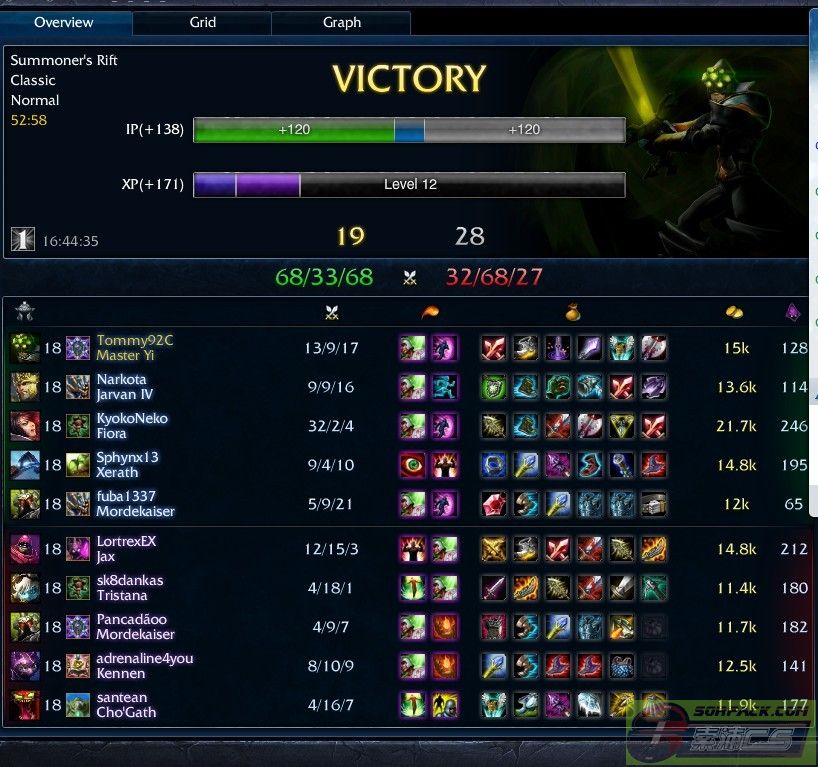Open the Grid tab
Viewport: 818px width, 767px height.
203,22
